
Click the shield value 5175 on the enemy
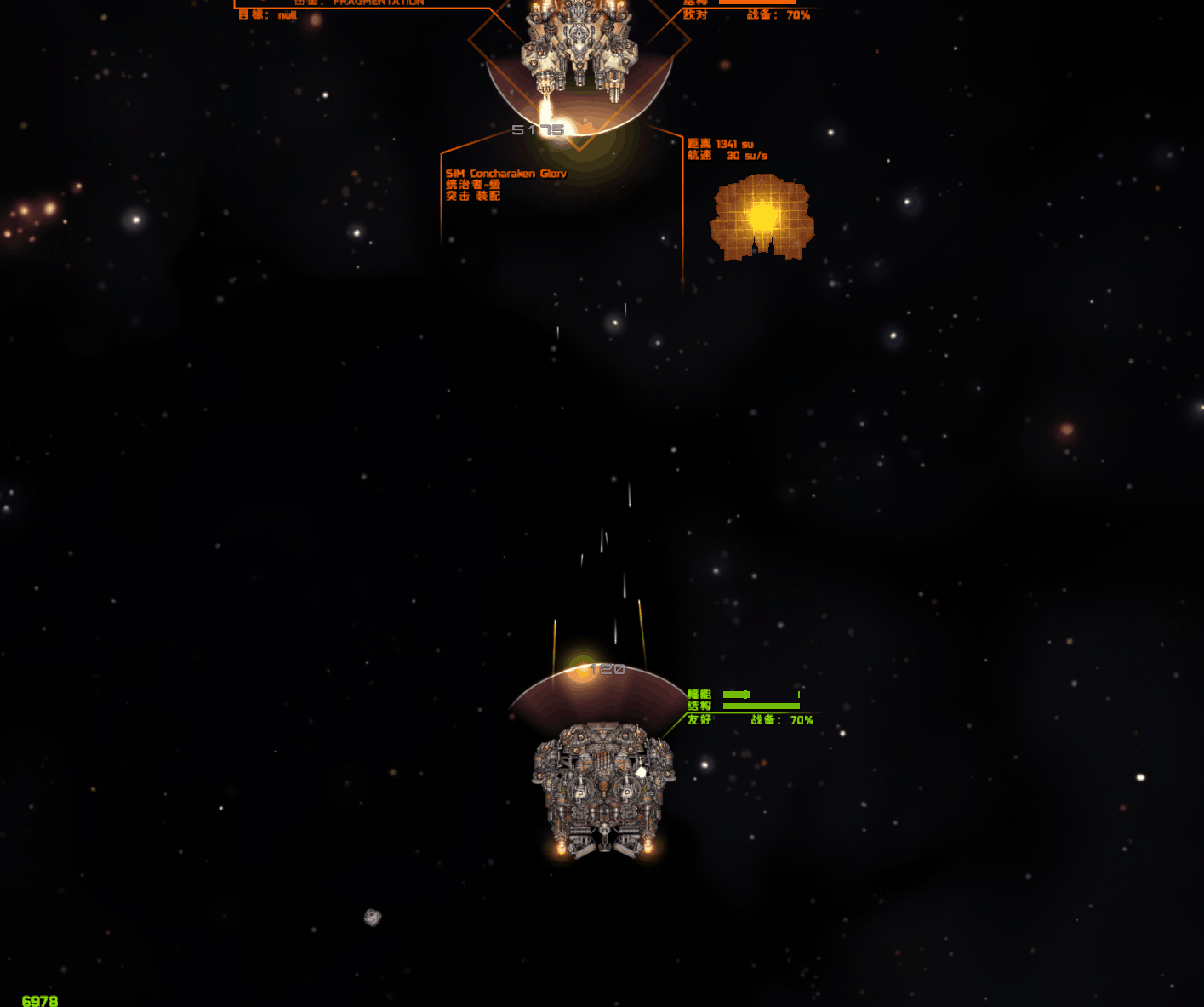(537, 129)
